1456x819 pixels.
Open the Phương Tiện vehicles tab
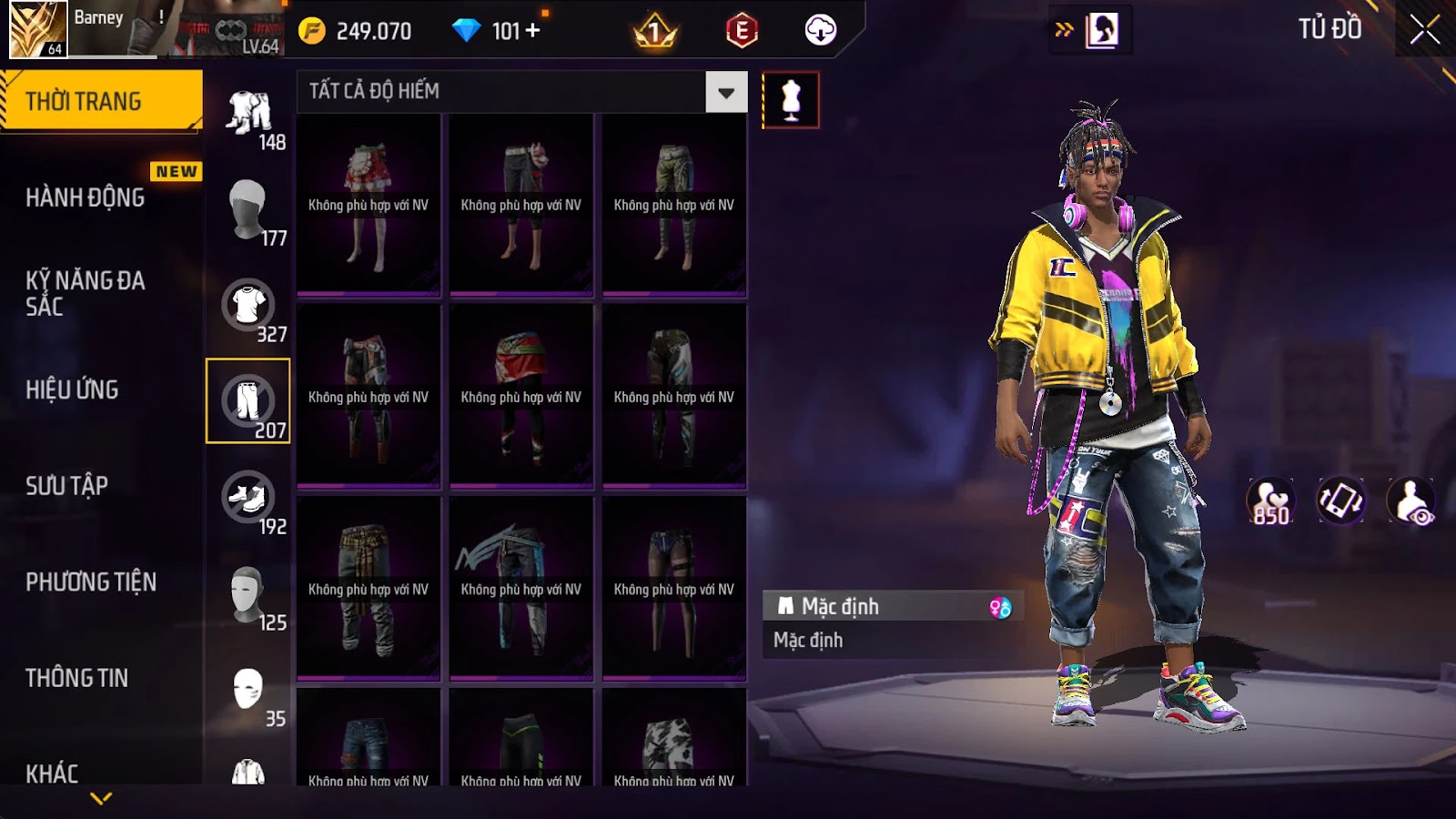91,582
